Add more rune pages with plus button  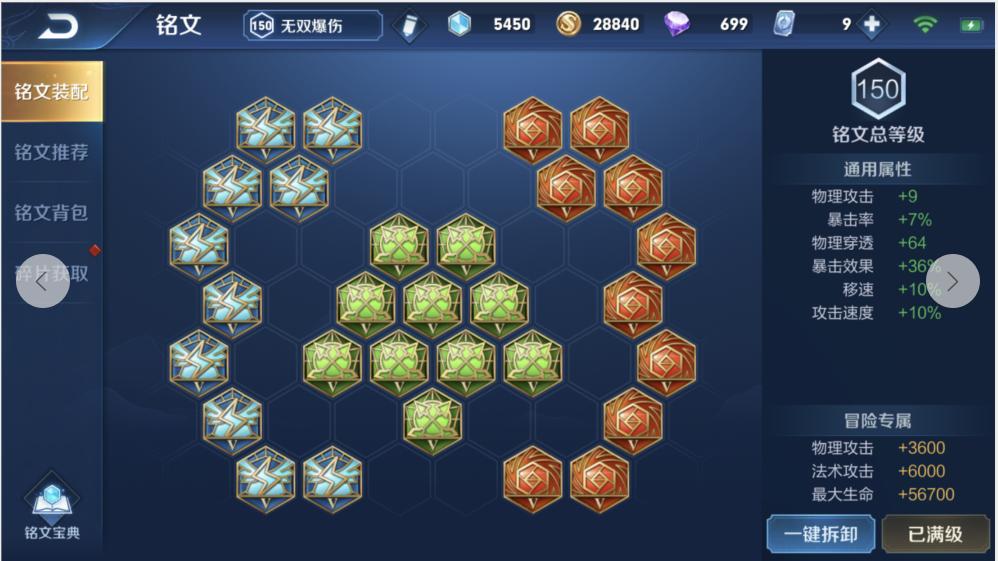click(872, 25)
